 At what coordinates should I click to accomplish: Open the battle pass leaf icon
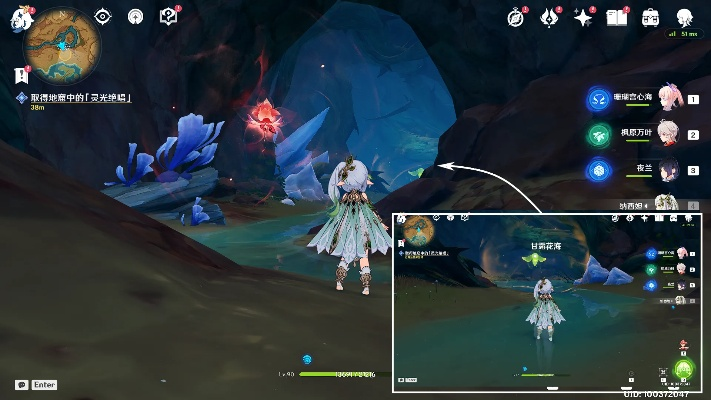pyautogui.click(x=550, y=17)
